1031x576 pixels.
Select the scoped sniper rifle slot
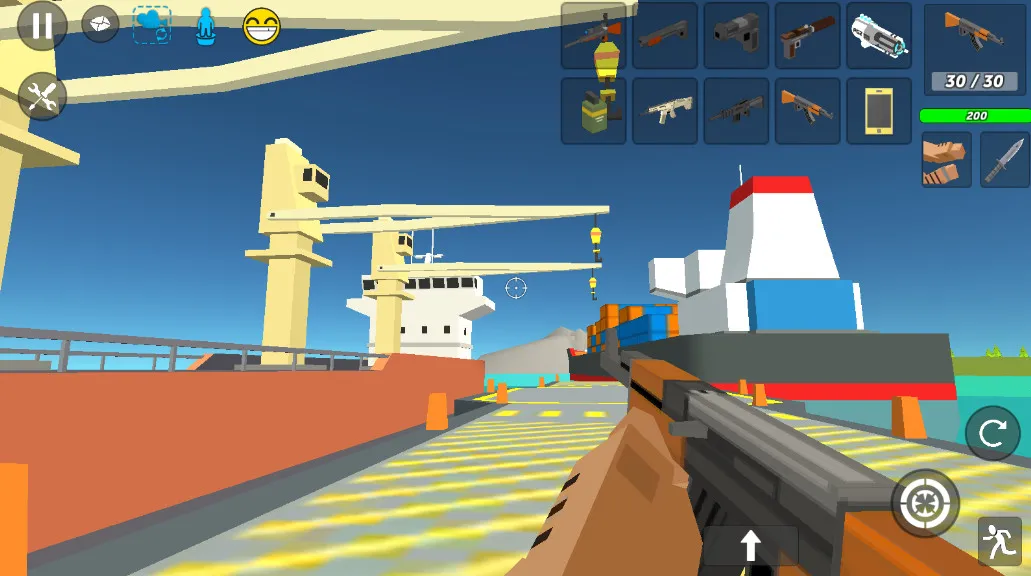593,35
